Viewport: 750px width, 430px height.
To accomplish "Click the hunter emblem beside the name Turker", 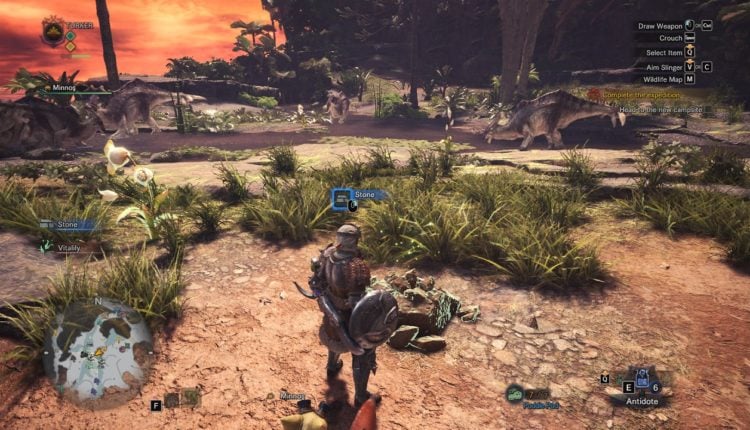I will pyautogui.click(x=53, y=32).
